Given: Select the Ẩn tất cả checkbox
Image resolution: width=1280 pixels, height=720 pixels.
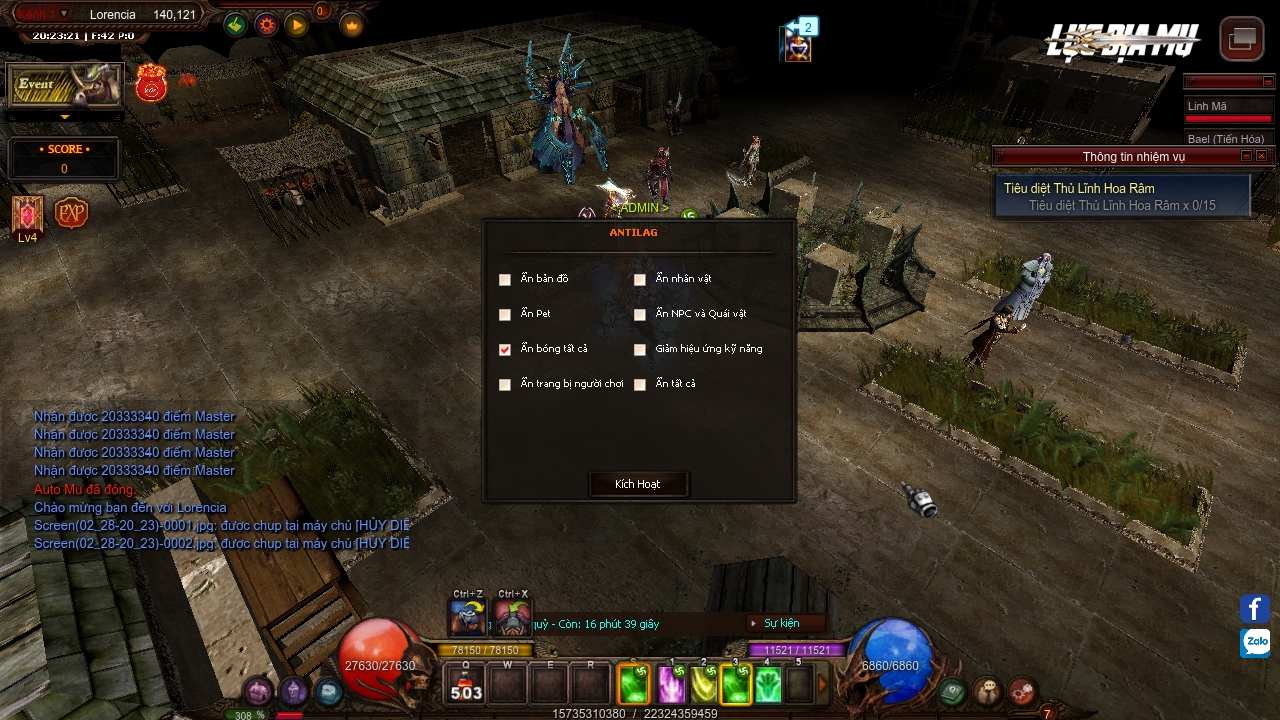Looking at the screenshot, I should tap(640, 385).
